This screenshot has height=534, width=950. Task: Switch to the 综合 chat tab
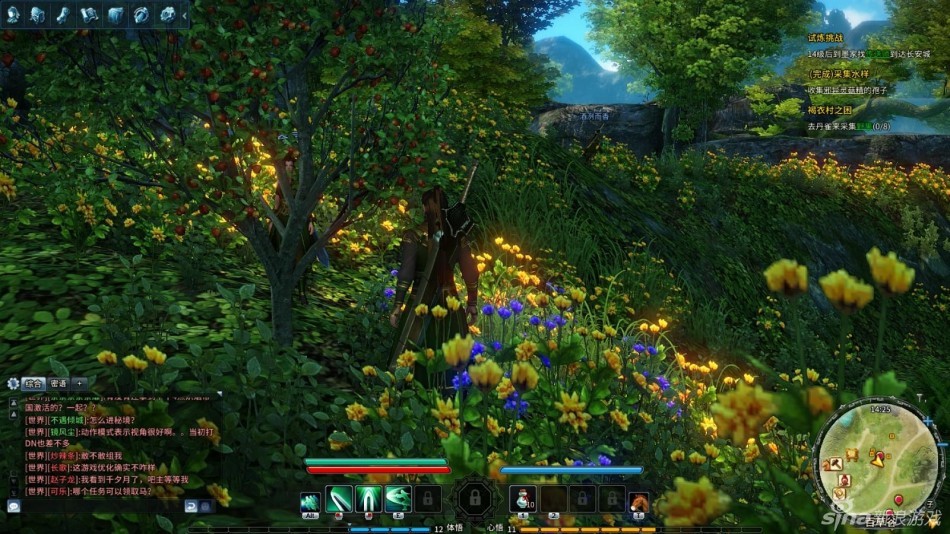[32, 383]
